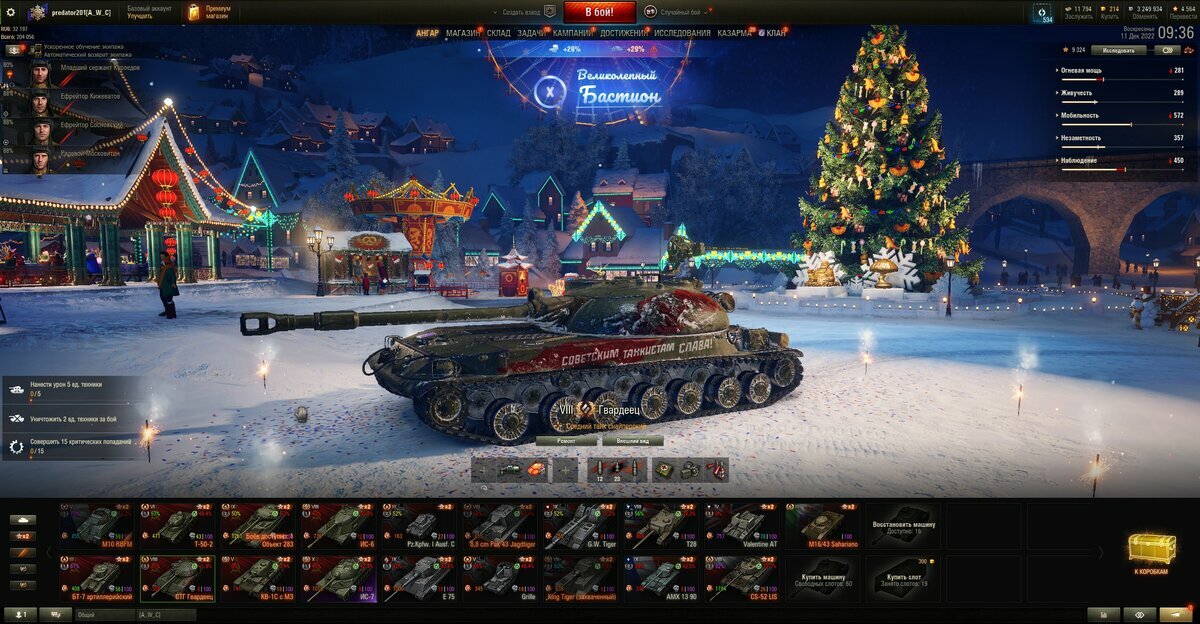Start the battle with the red "В бой!" button
Image resolution: width=1200 pixels, height=624 pixels.
(x=600, y=12)
